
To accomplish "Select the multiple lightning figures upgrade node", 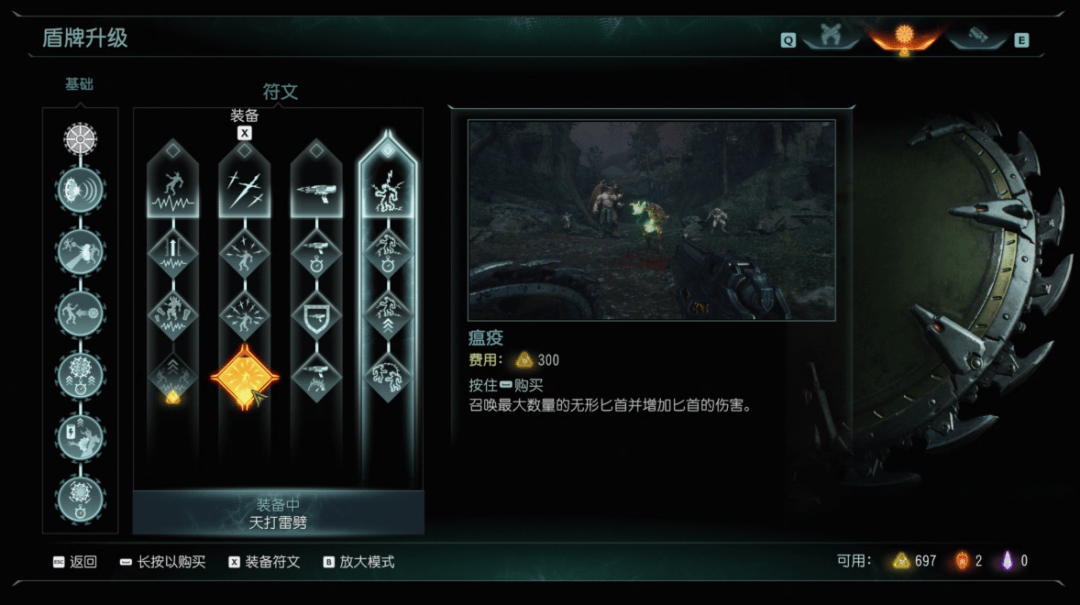I will (387, 377).
